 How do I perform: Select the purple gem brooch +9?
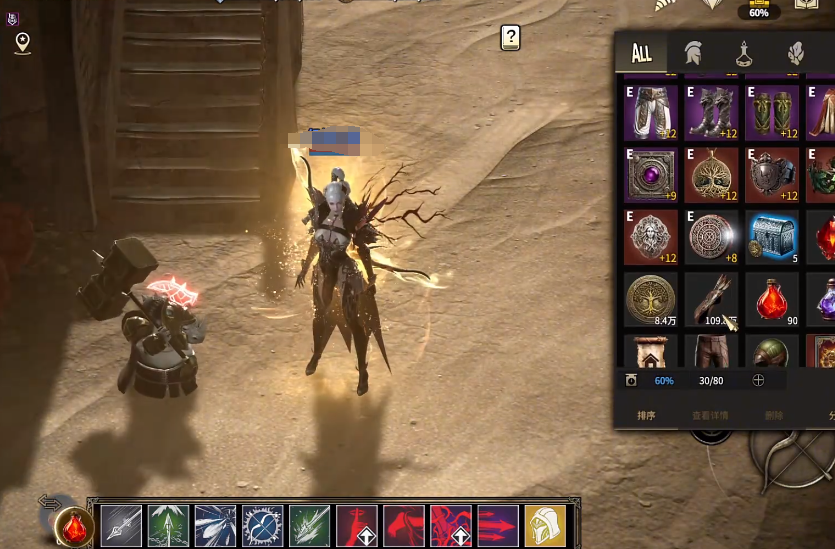pyautogui.click(x=652, y=174)
